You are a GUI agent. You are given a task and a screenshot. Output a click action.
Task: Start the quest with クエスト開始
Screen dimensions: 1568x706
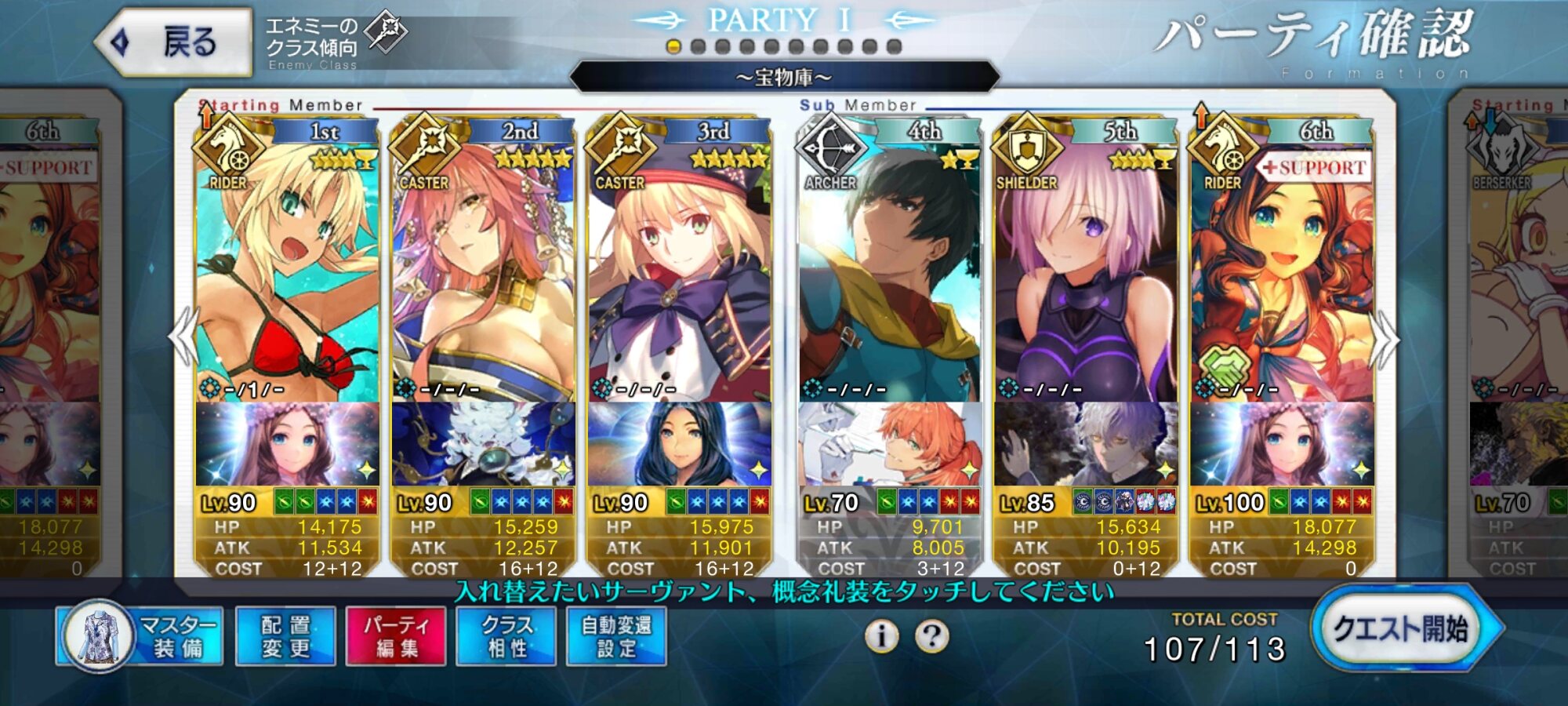(1403, 629)
